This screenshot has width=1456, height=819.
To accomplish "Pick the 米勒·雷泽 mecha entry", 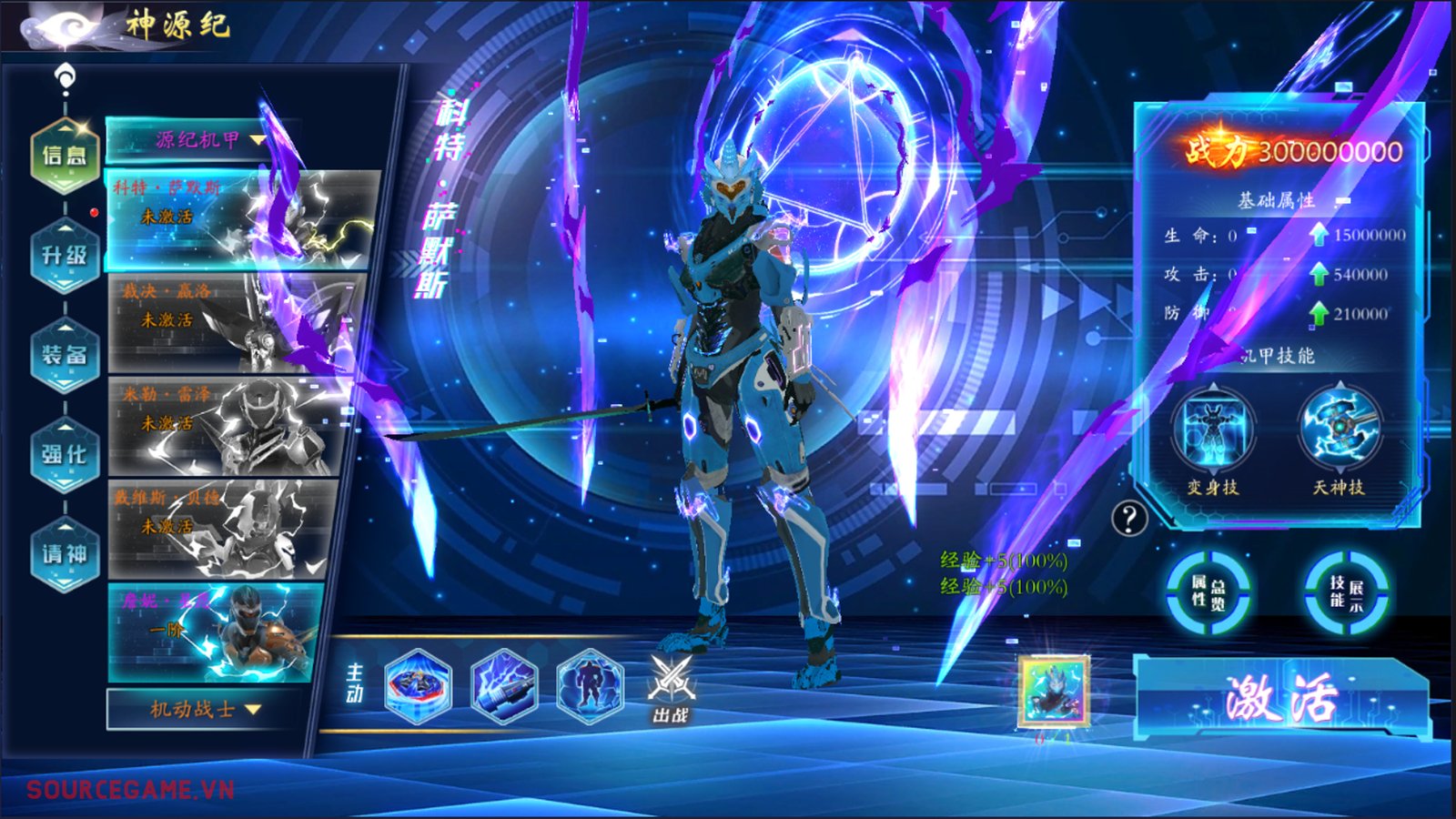I will click(229, 425).
